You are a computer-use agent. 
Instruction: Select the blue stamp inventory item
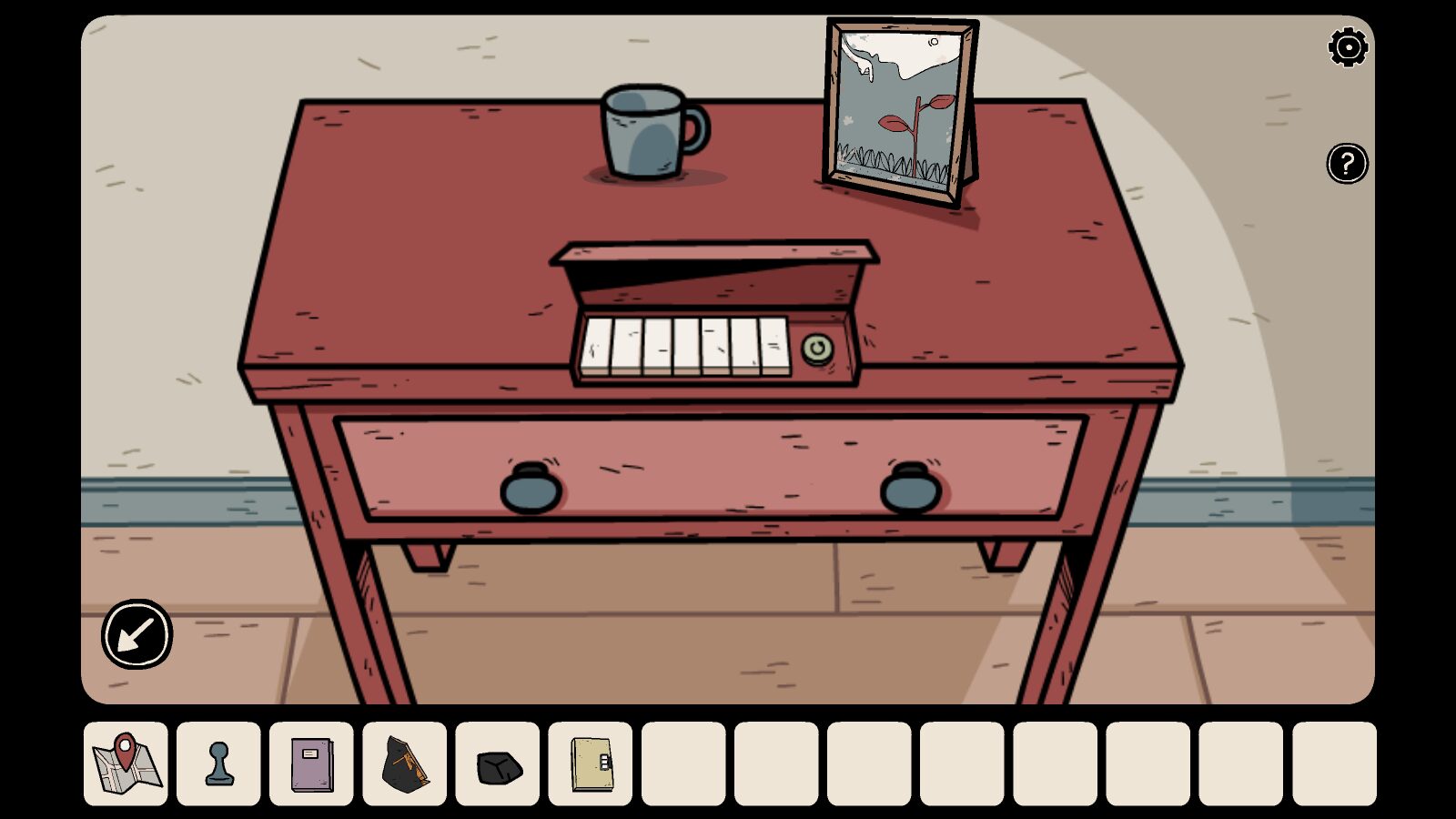coord(219,763)
